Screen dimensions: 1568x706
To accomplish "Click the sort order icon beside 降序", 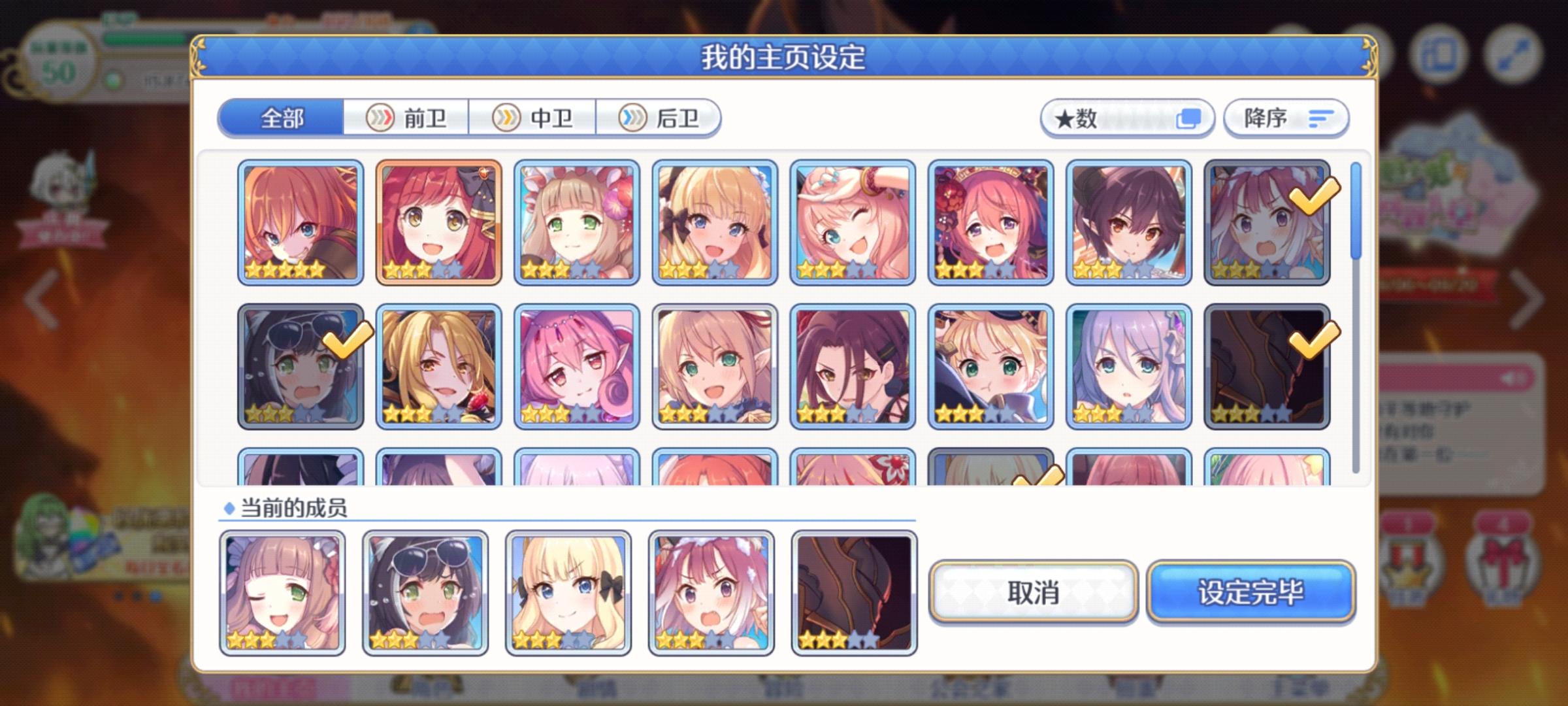I will [1320, 118].
